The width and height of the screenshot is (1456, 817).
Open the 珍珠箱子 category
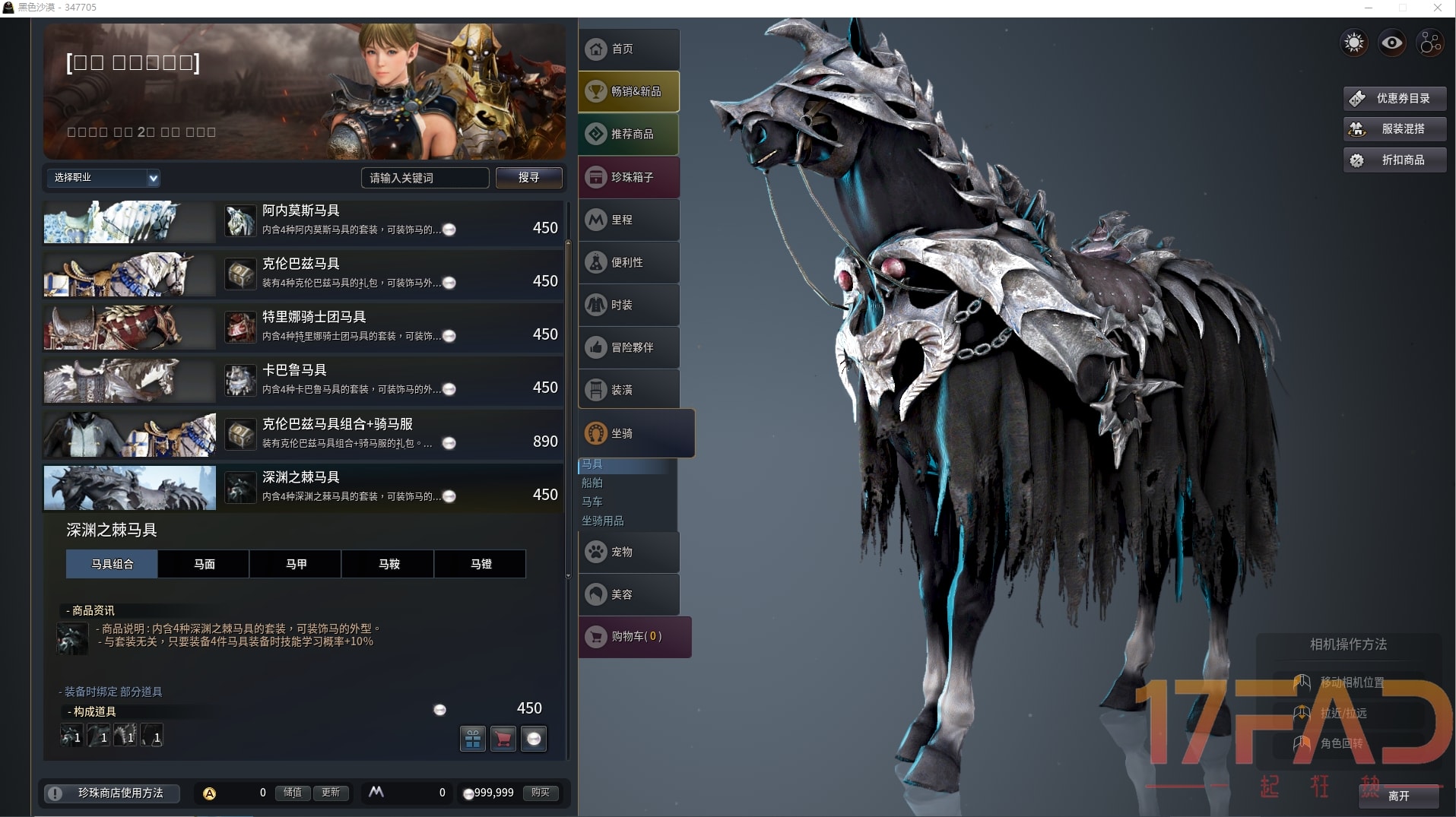628,177
